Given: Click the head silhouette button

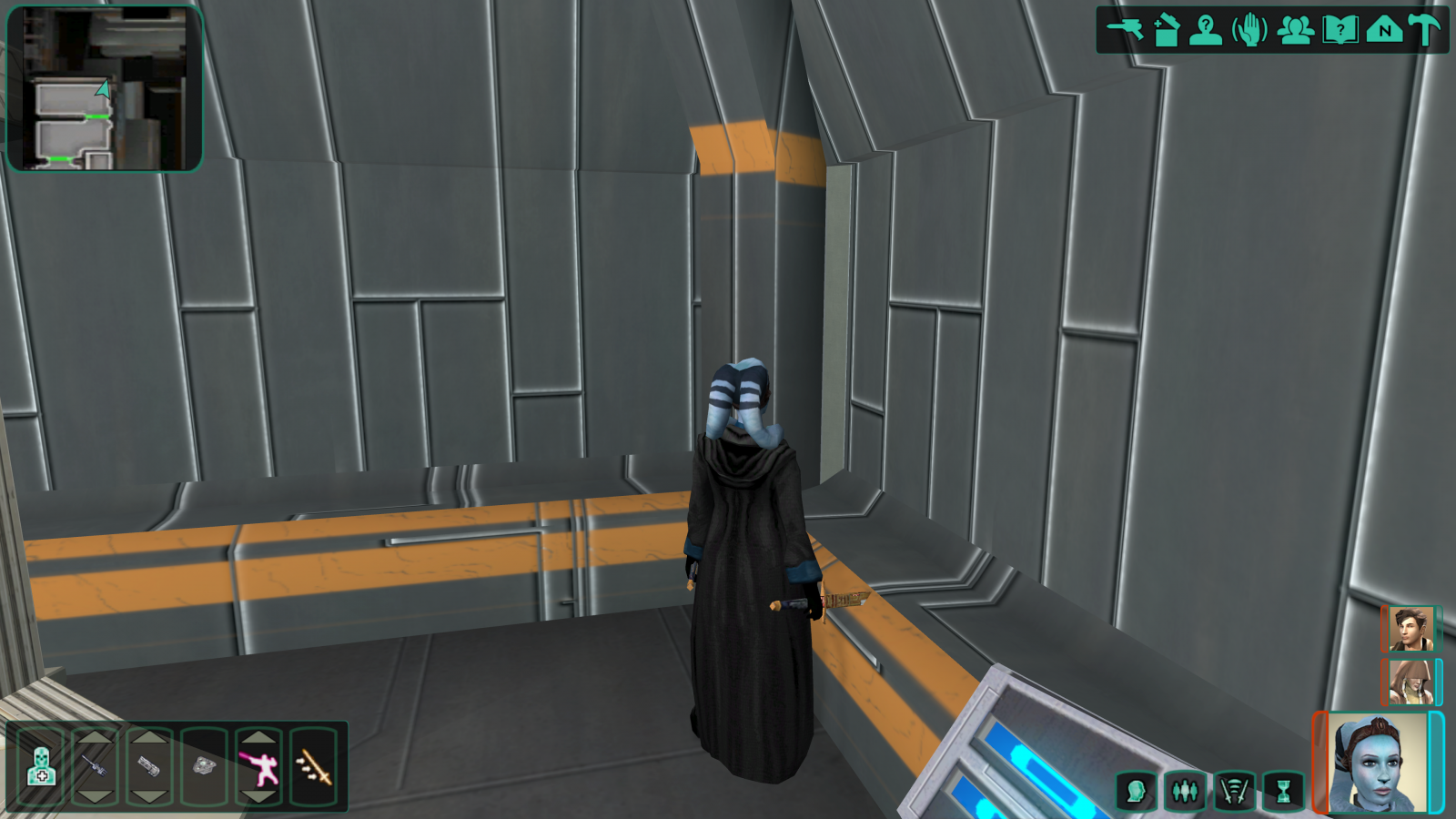Looking at the screenshot, I should 1136,791.
